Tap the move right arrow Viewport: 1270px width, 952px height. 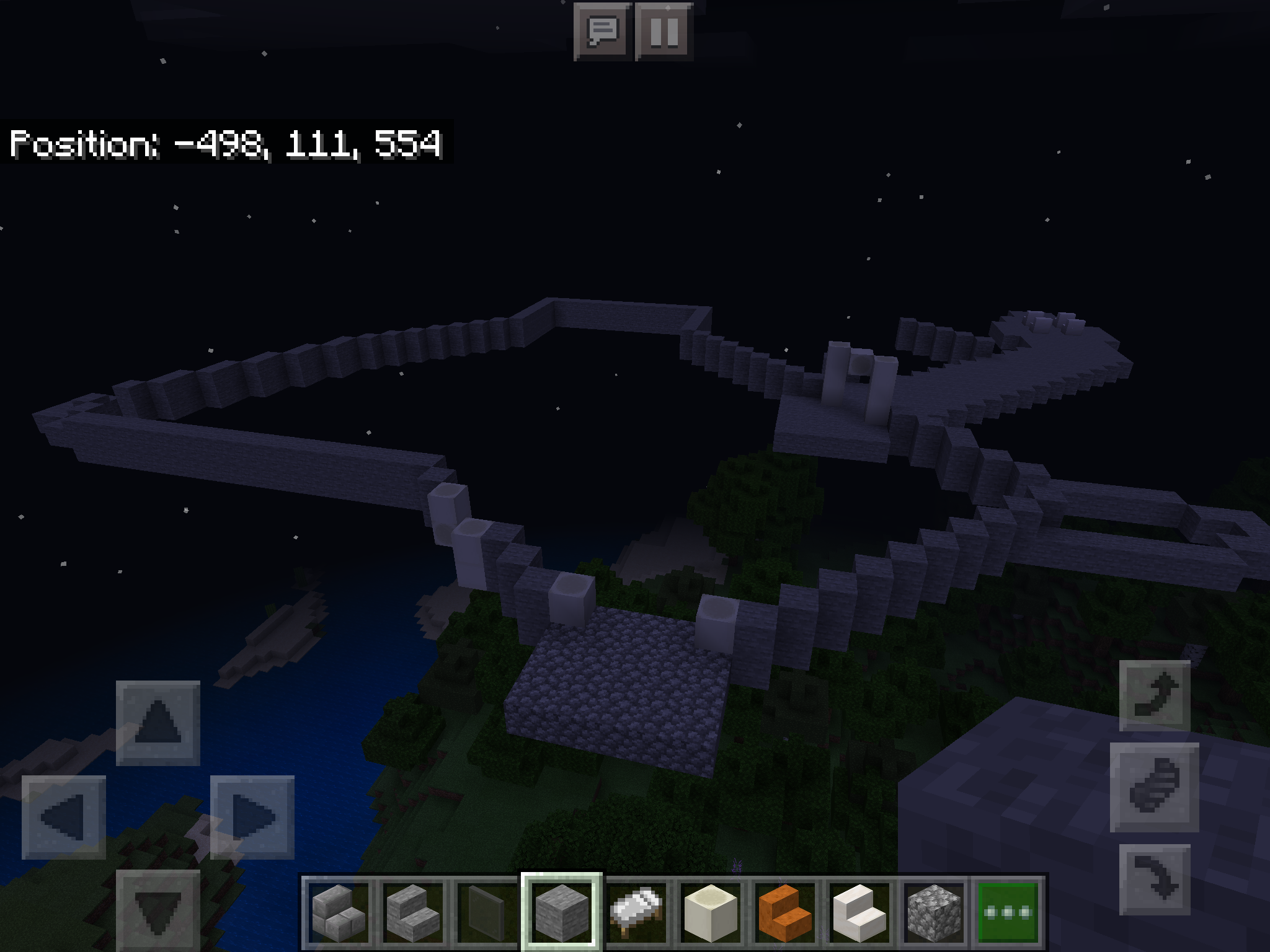tap(252, 817)
